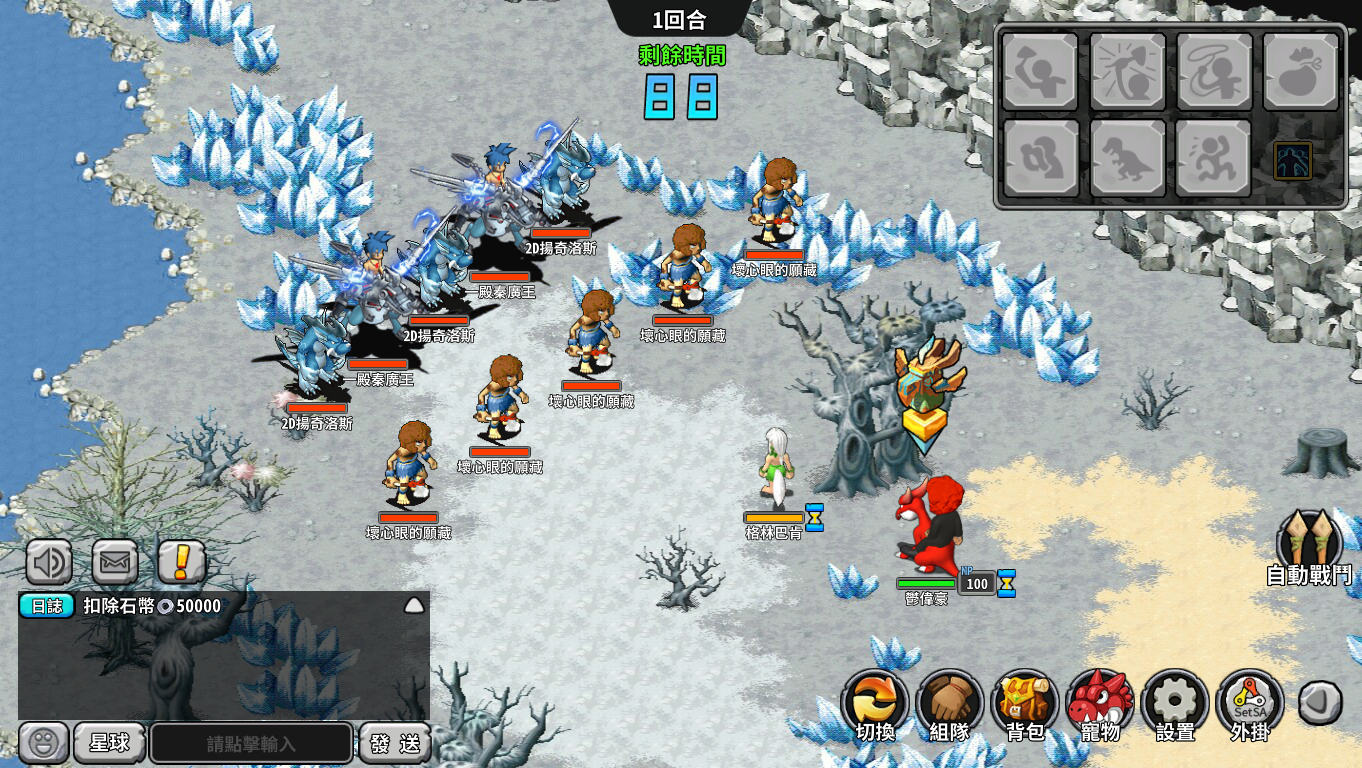
Task: Collapse the bottom menu with the arrow button
Action: click(1320, 702)
